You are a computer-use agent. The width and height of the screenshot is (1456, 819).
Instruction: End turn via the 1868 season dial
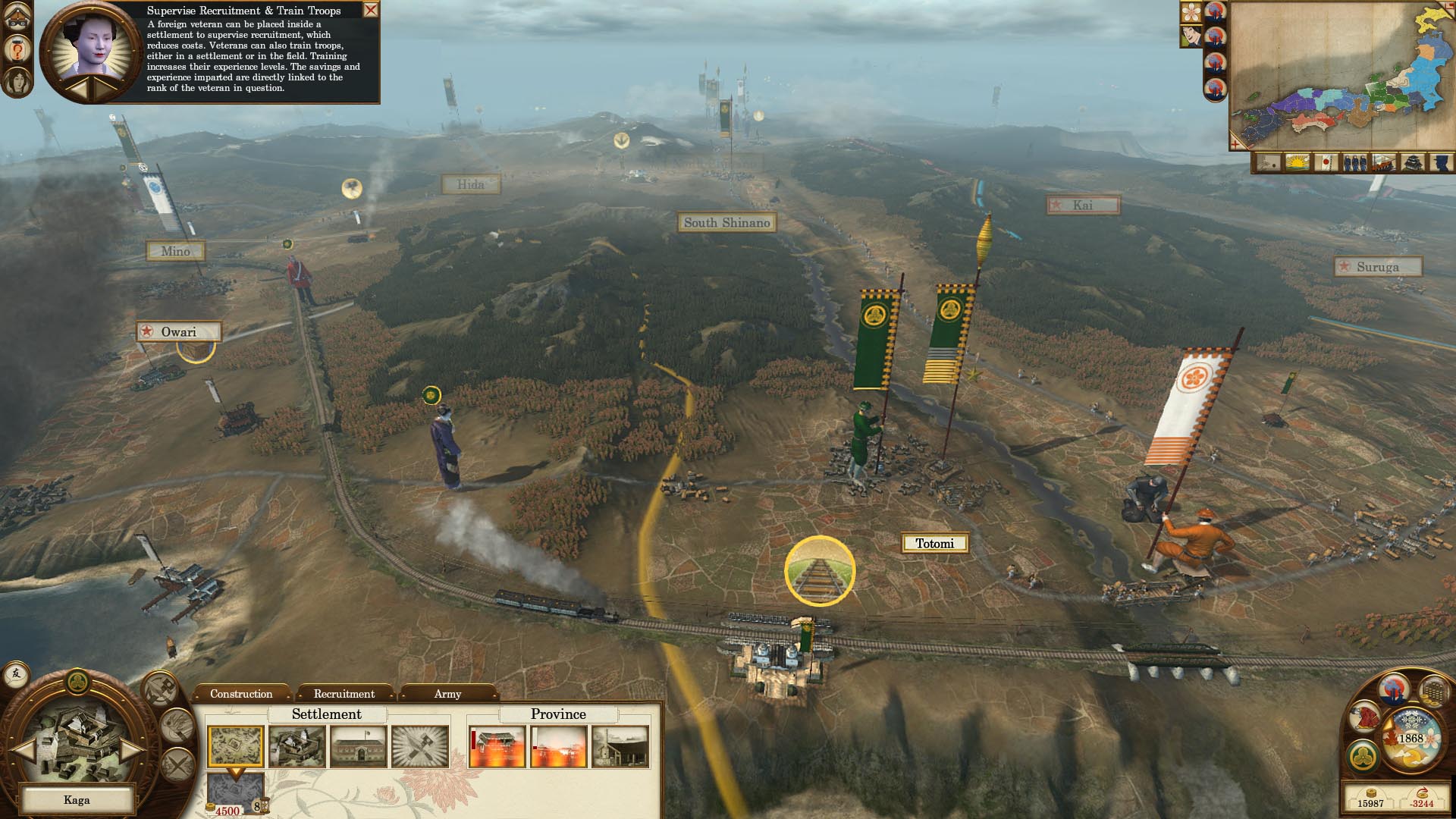(x=1410, y=739)
